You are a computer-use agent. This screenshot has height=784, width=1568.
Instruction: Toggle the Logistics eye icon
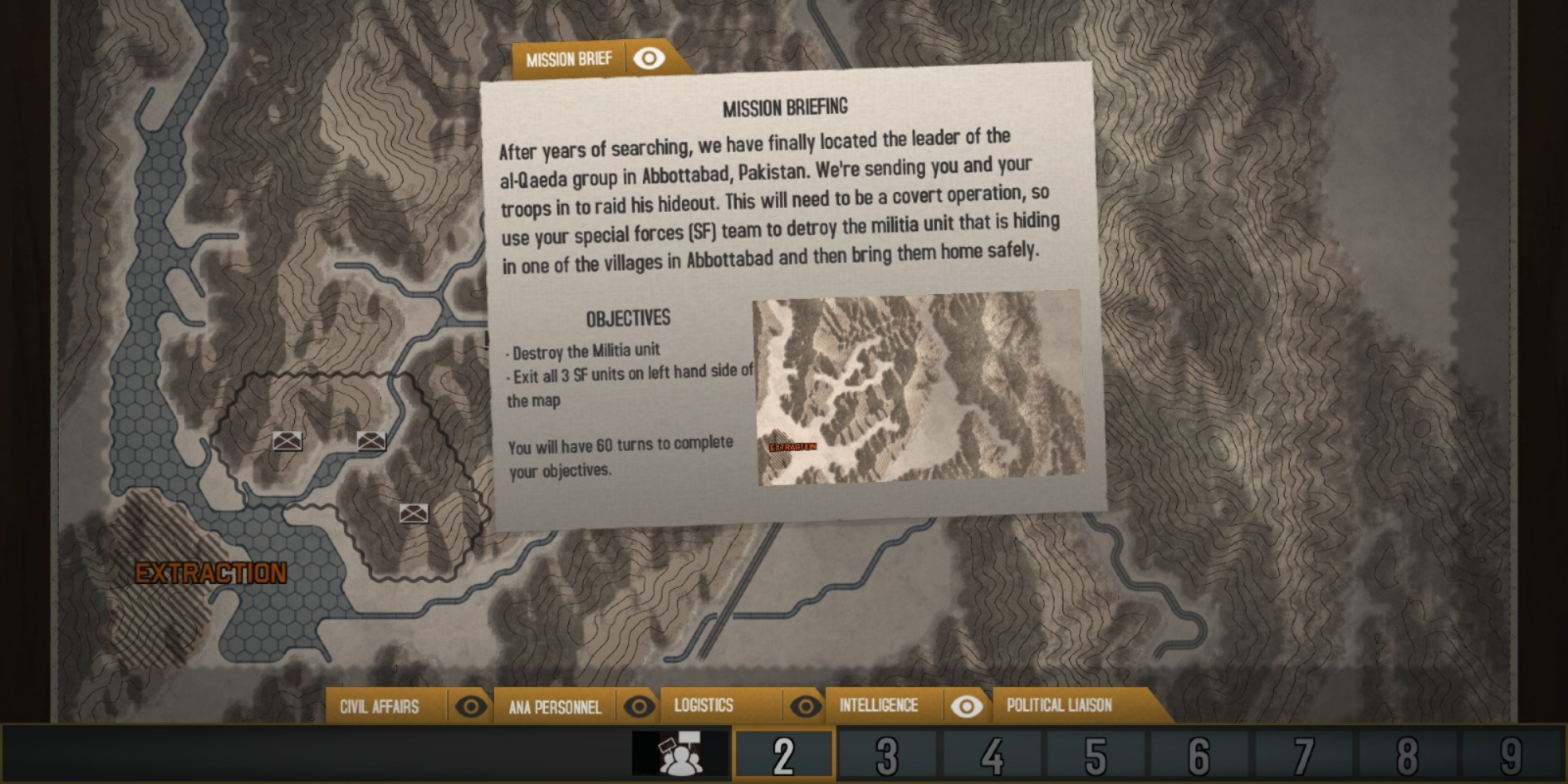[806, 706]
